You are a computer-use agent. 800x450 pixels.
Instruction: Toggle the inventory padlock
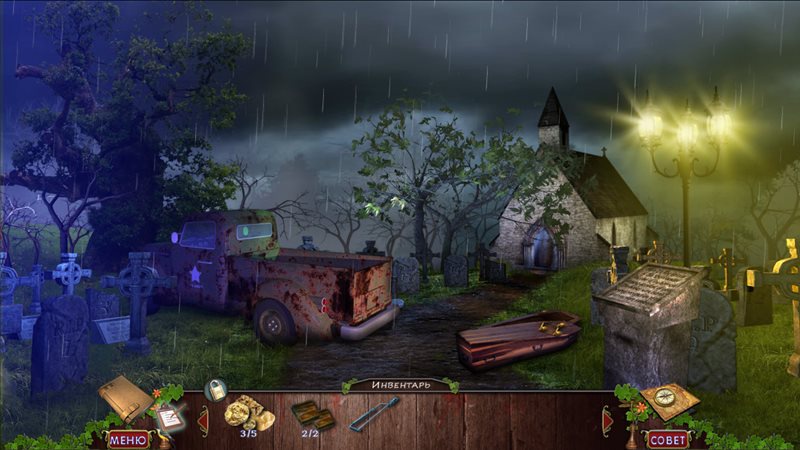point(215,389)
